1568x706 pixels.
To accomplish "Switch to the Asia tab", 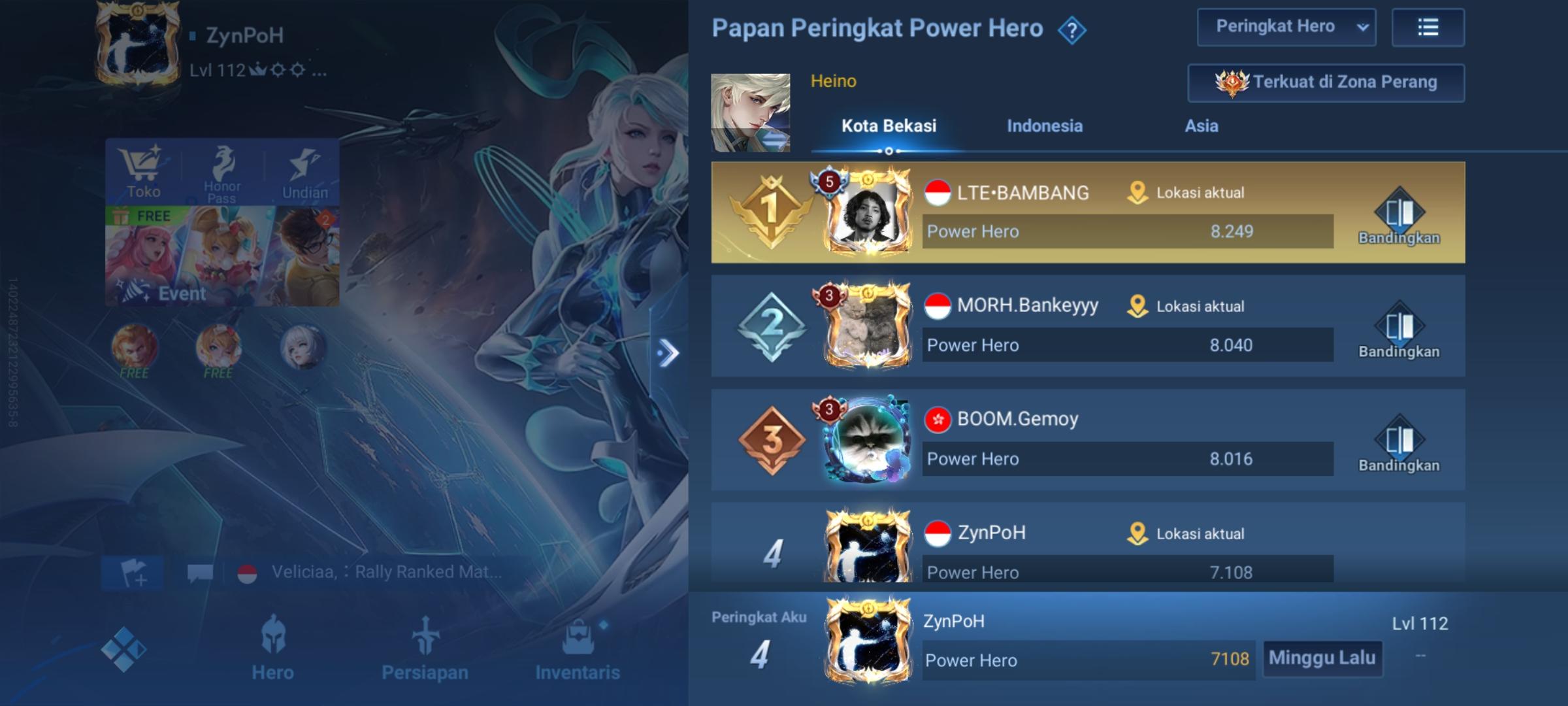I will click(x=1201, y=126).
